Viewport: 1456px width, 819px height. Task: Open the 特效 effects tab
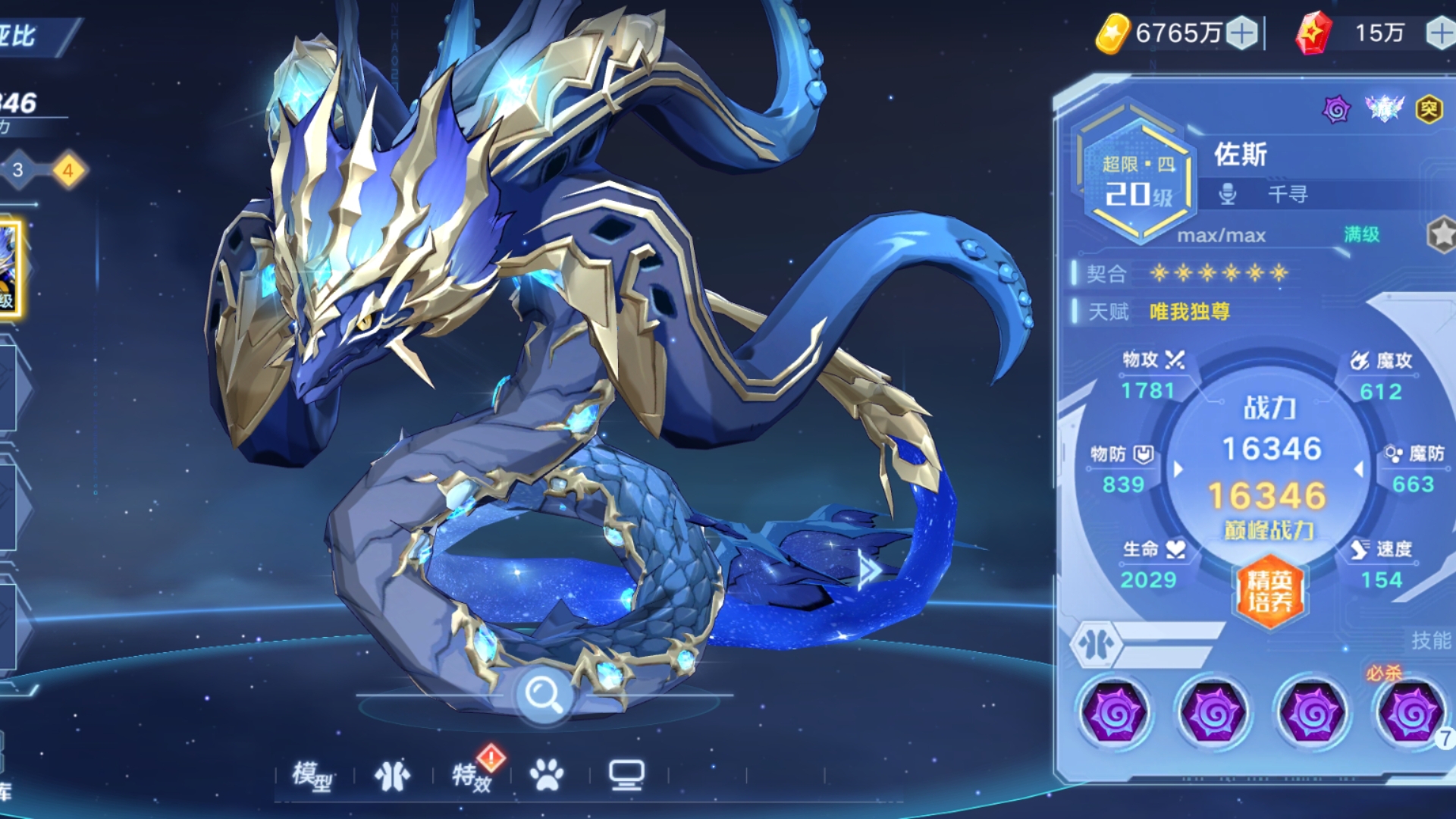coord(472,775)
